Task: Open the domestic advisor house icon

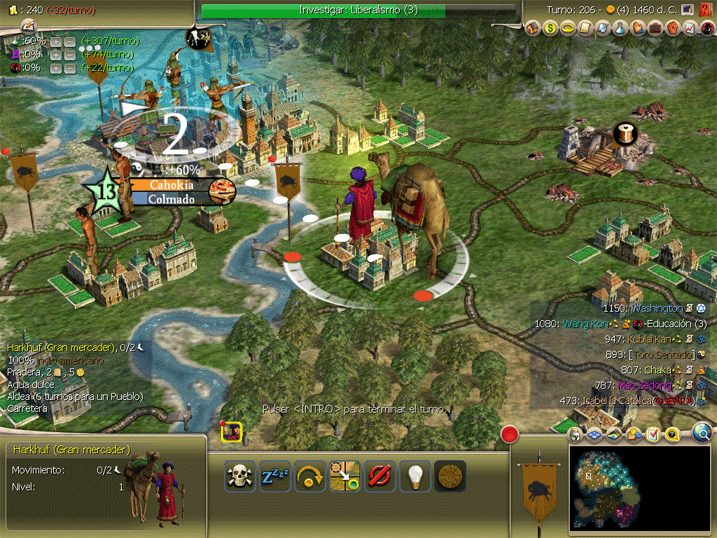Action: pyautogui.click(x=532, y=29)
